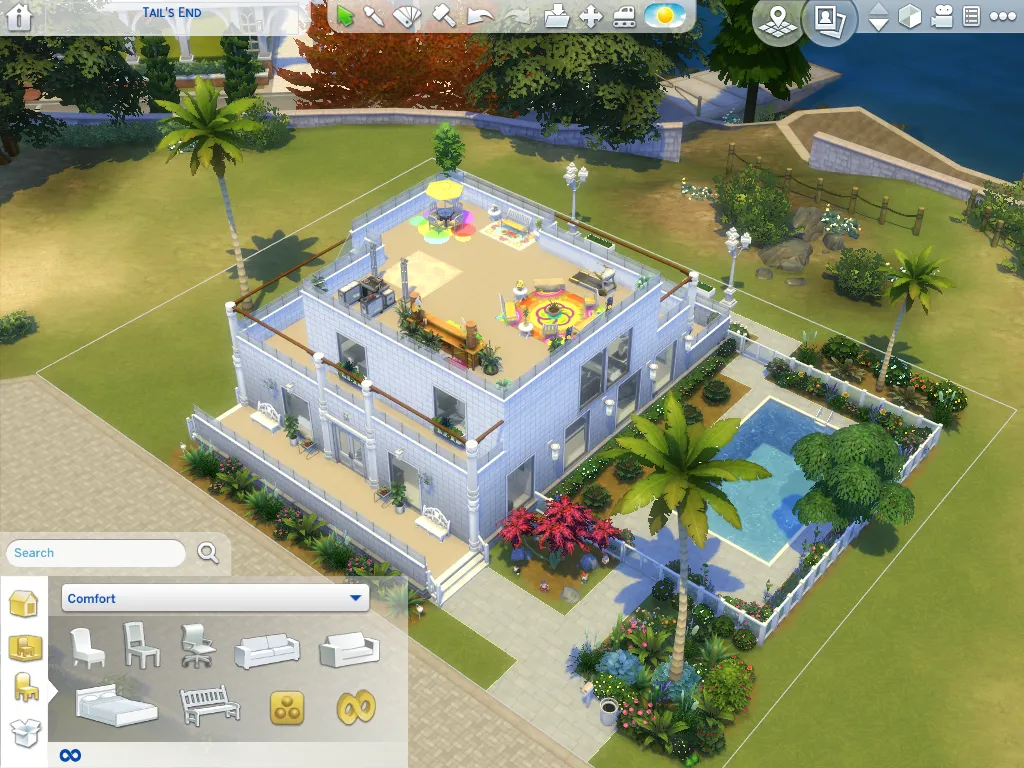This screenshot has height=768, width=1024.
Task: Toggle the wall view cube icon
Action: pyautogui.click(x=909, y=17)
